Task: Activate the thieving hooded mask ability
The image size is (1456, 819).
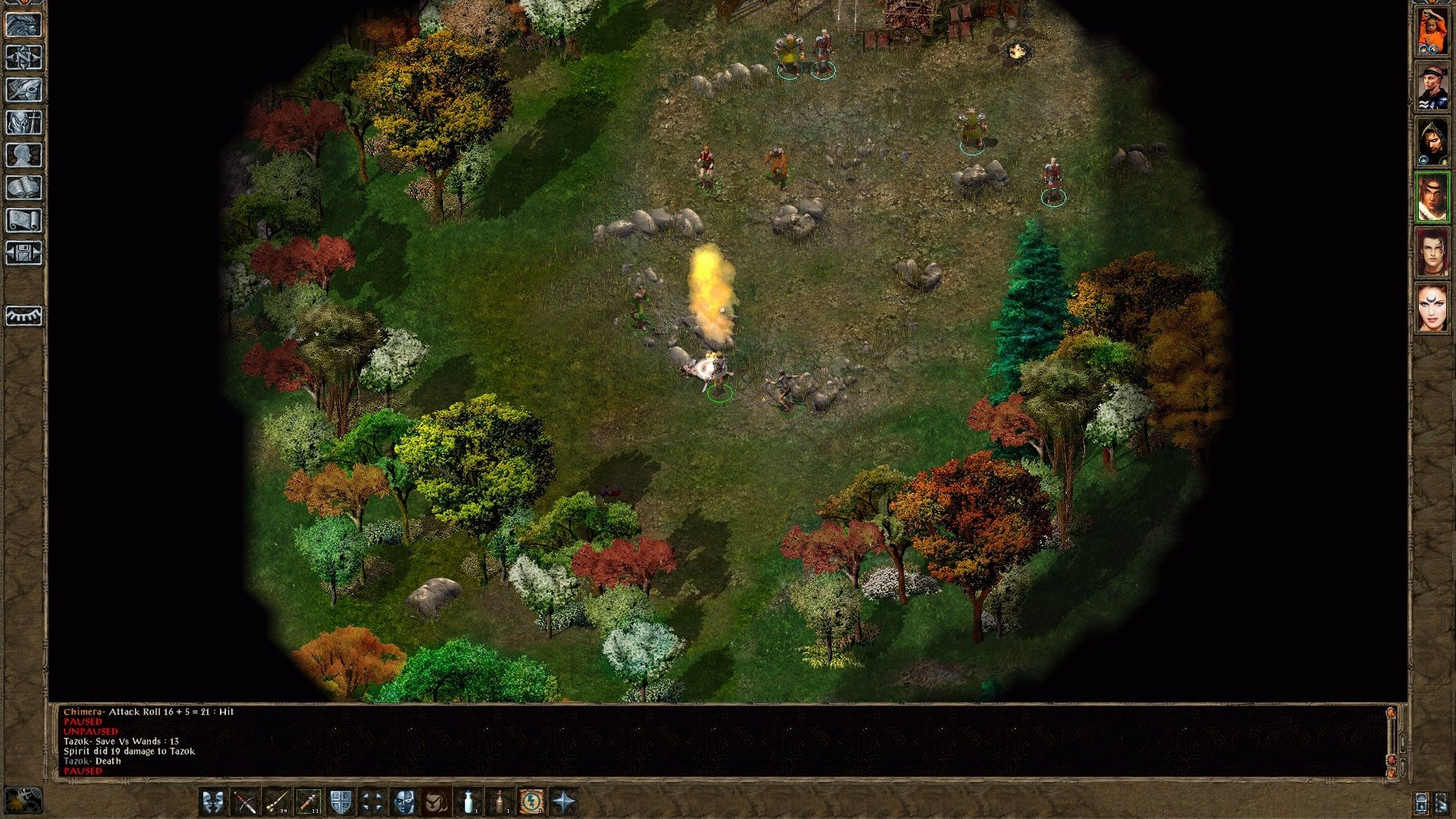Action: pyautogui.click(x=436, y=802)
